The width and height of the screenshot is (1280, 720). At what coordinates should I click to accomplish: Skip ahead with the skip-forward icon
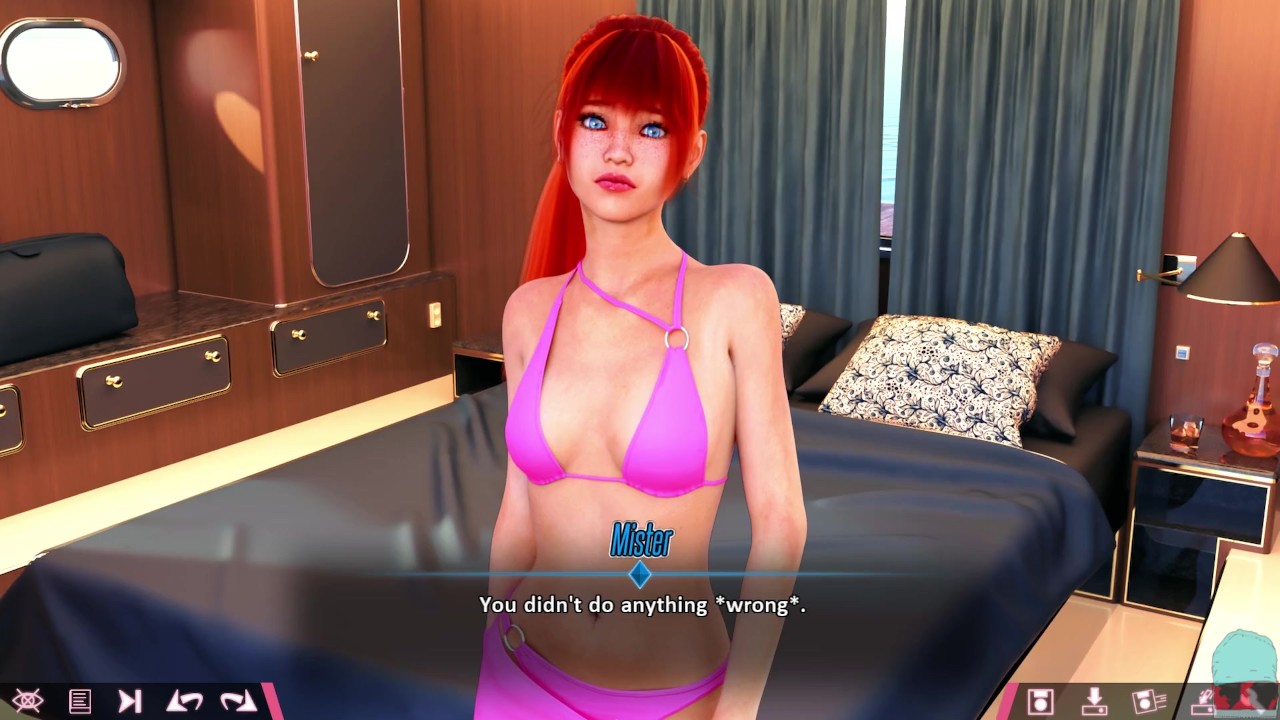coord(130,701)
